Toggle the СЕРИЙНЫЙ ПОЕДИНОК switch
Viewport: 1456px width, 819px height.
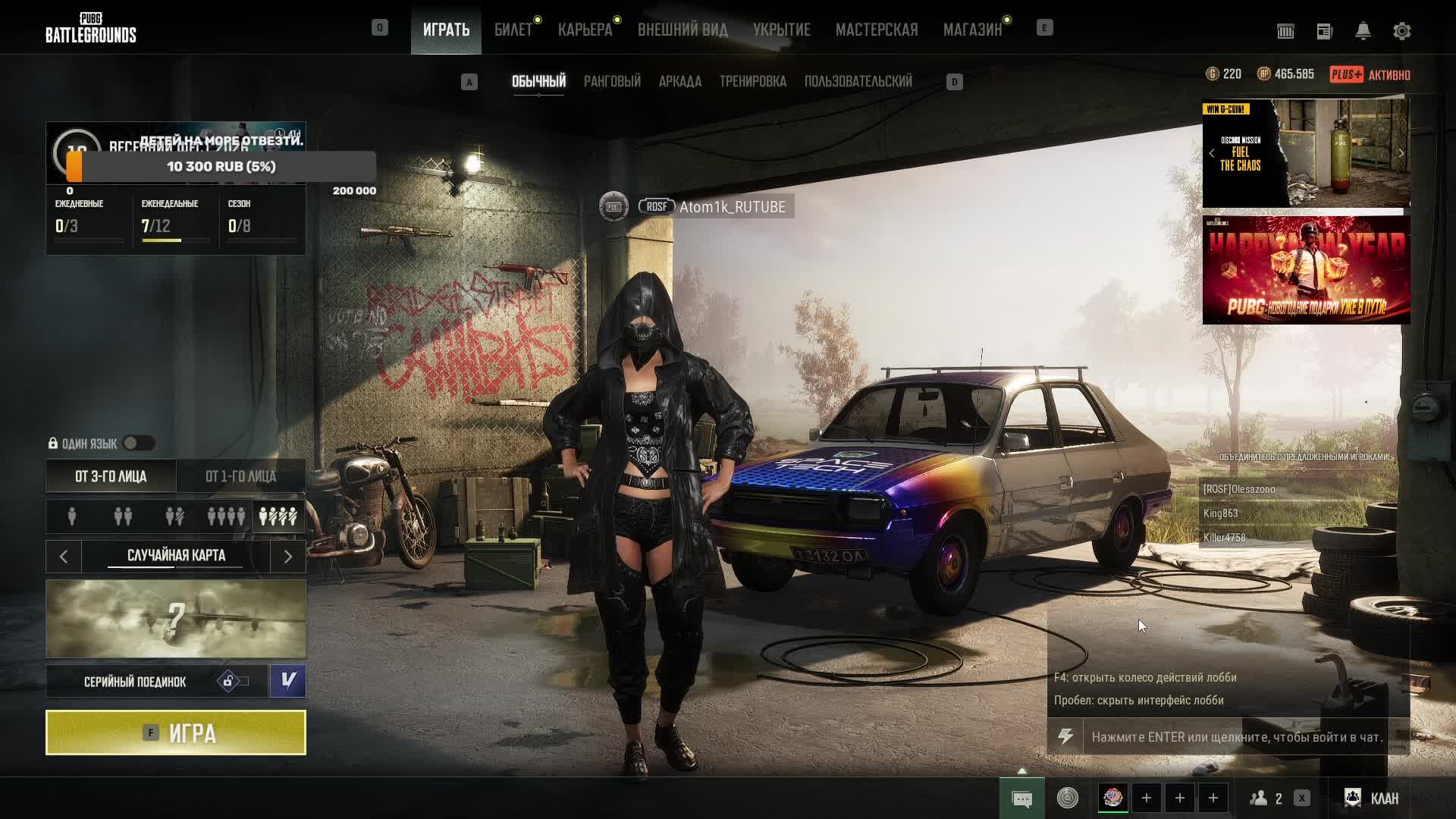[x=234, y=681]
